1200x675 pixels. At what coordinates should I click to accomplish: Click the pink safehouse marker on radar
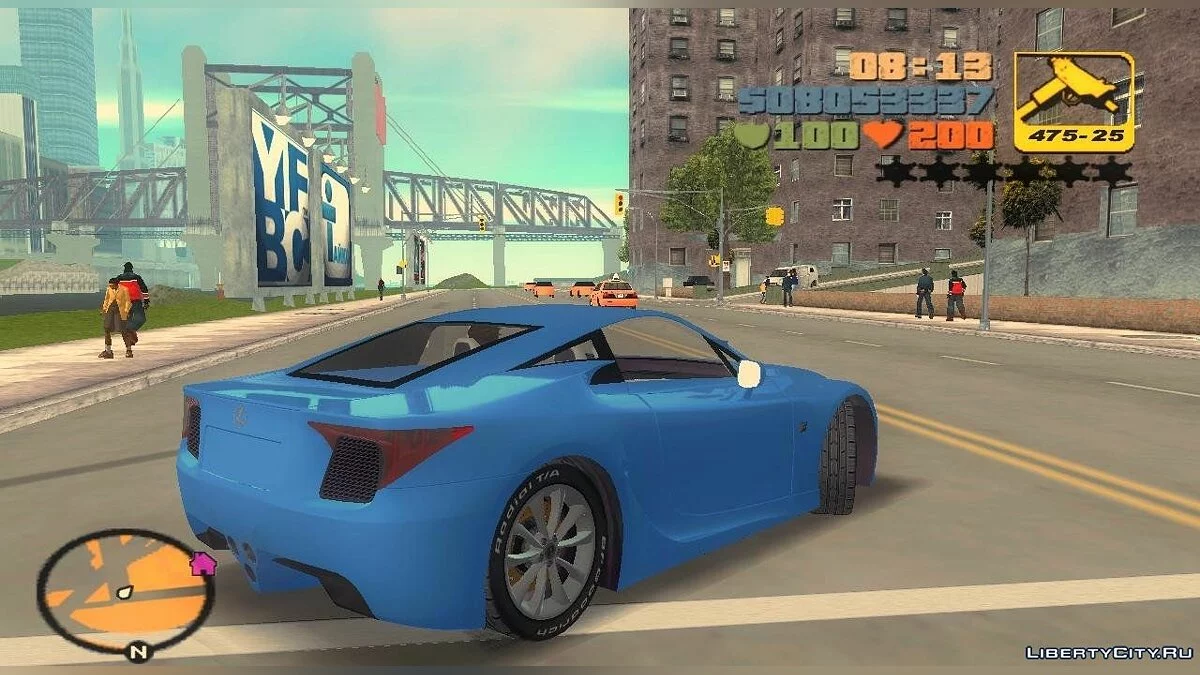203,563
